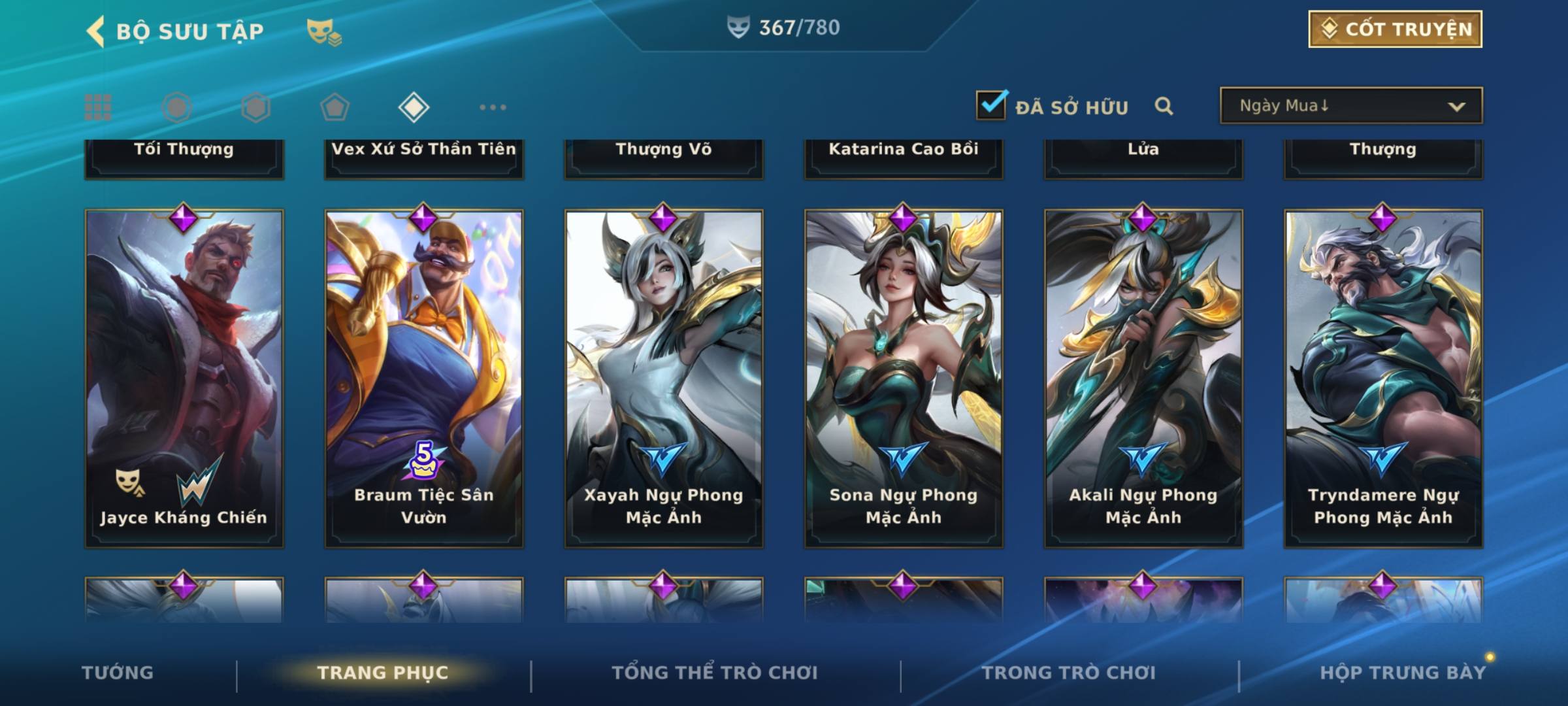Go back from Bộ Sưu Tập
Image resolution: width=1568 pixels, height=706 pixels.
(x=96, y=31)
